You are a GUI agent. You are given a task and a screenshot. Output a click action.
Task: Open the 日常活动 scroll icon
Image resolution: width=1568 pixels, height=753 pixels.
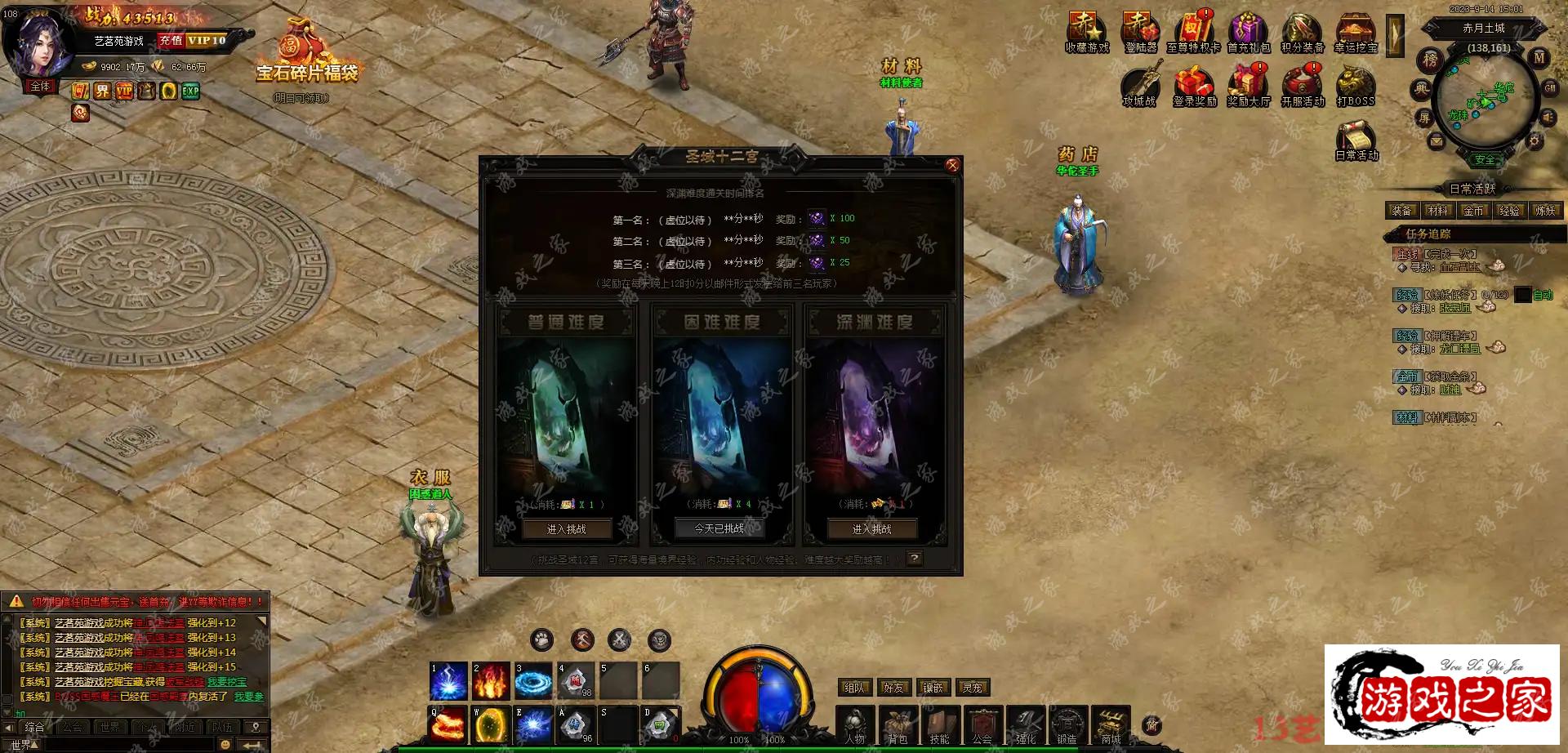[1356, 140]
